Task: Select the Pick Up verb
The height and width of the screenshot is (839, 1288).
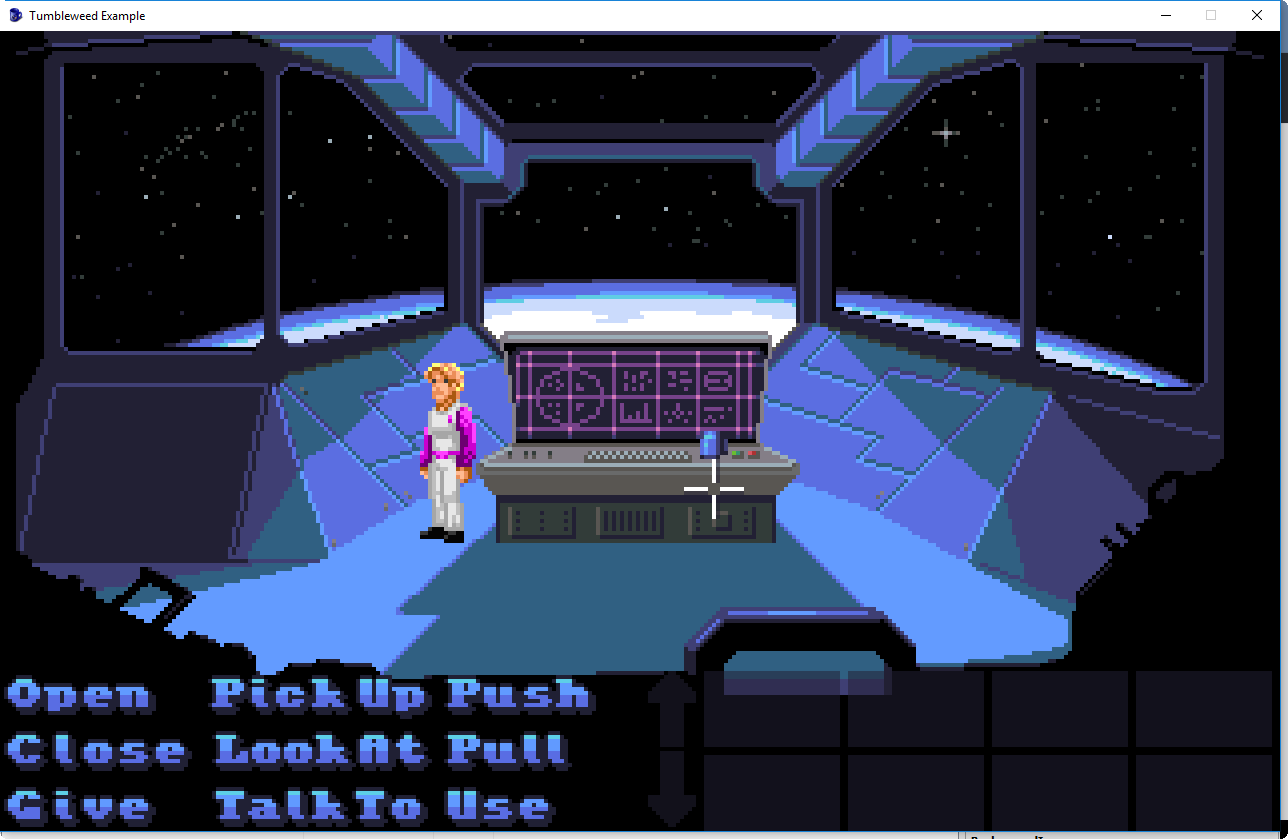Action: (319, 694)
